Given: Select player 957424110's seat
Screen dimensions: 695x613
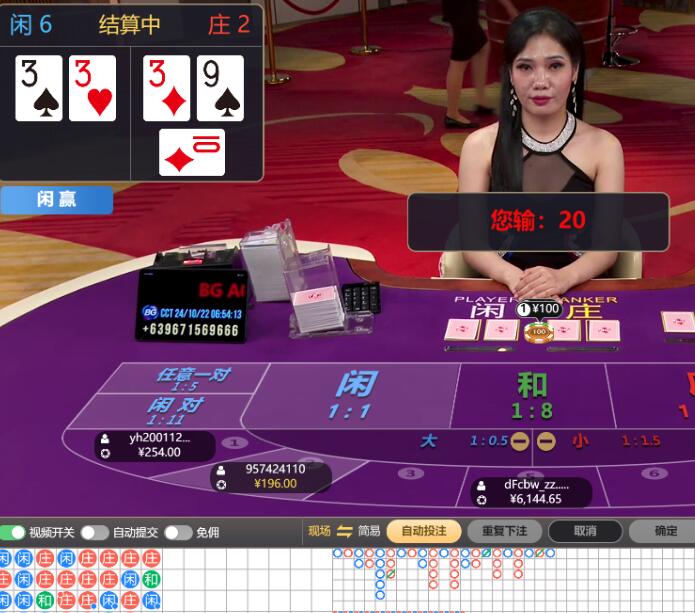Looking at the screenshot, I should point(270,476).
